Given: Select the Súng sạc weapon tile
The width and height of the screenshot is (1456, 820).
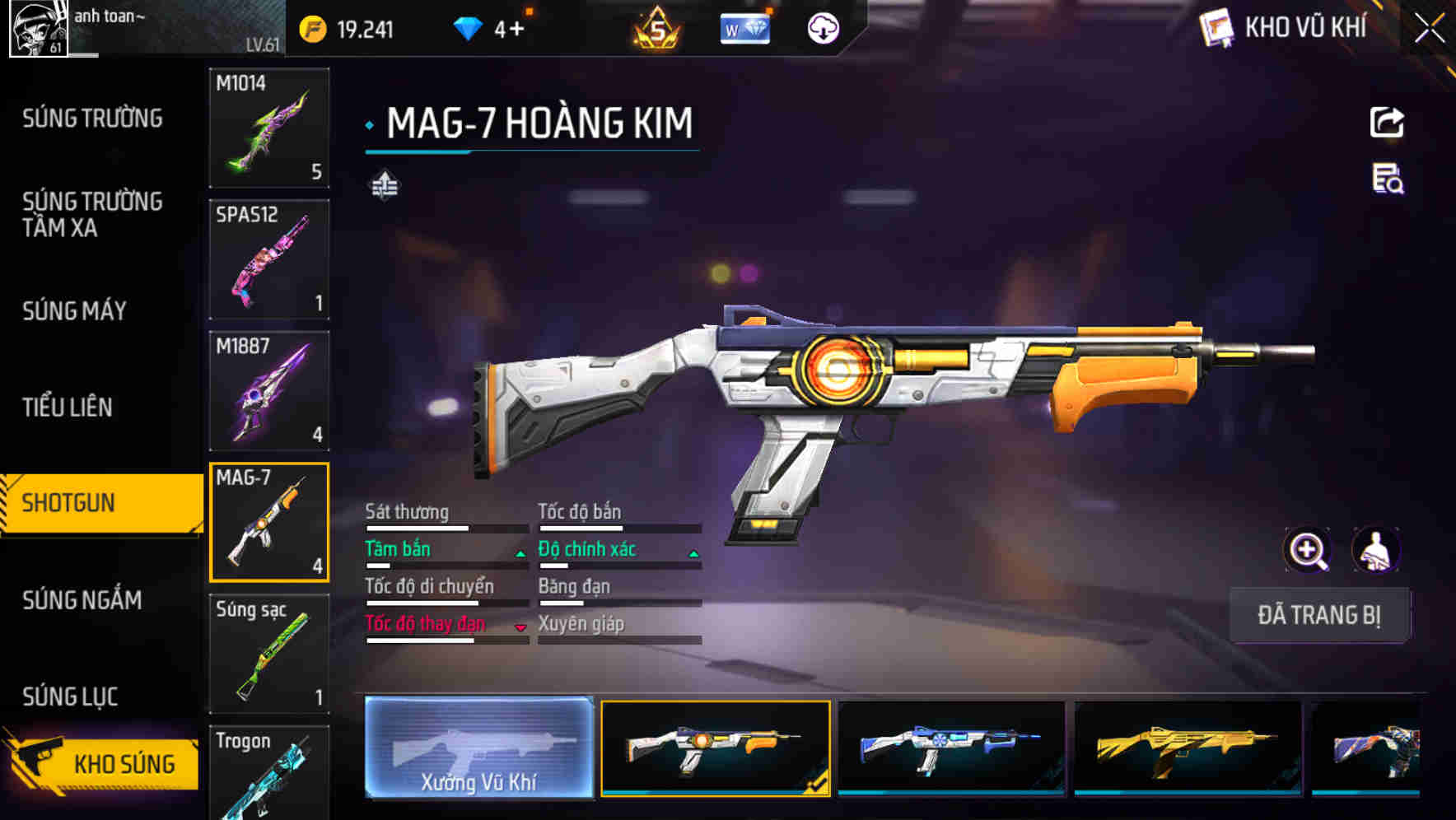Looking at the screenshot, I should tap(269, 654).
